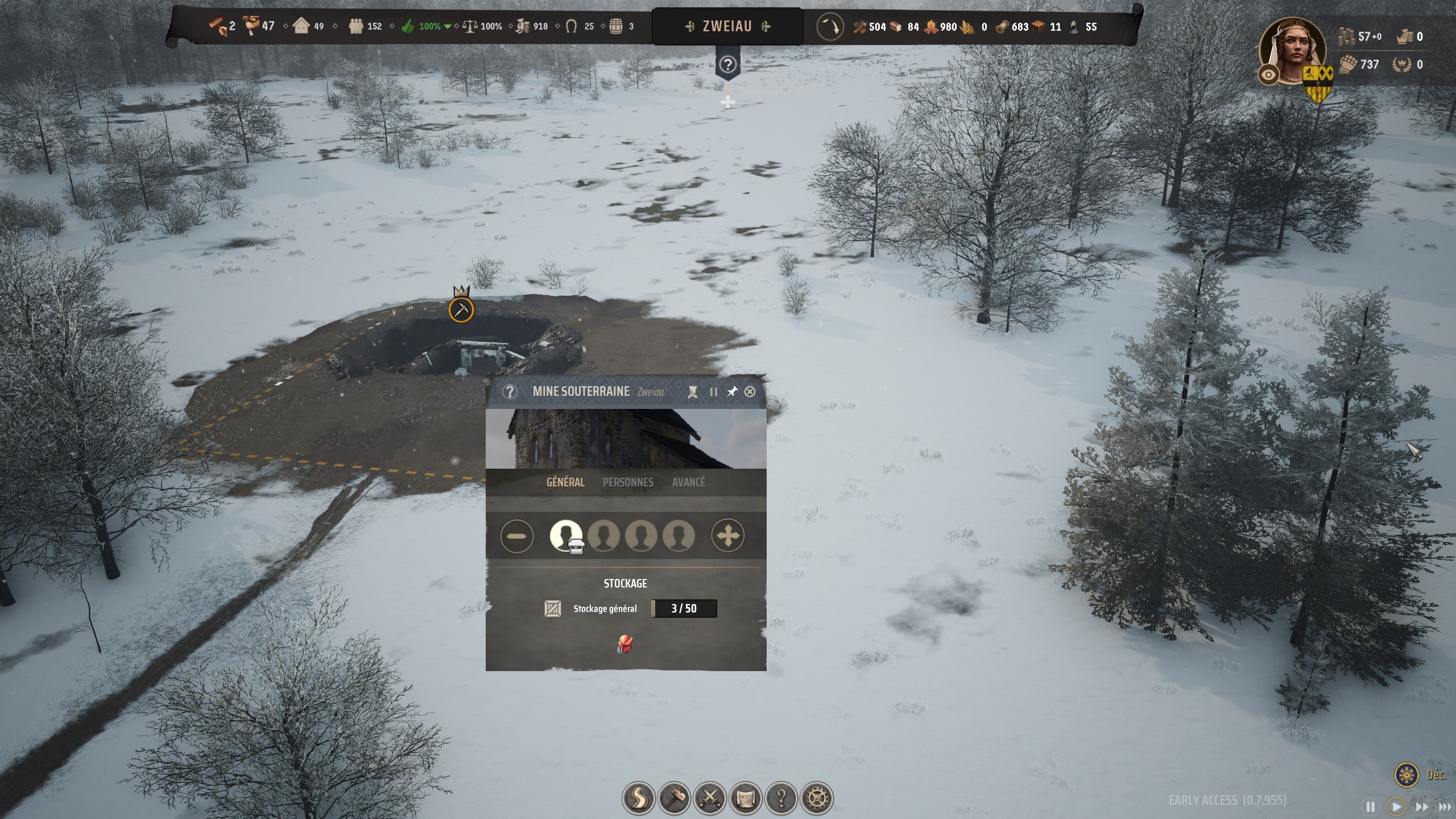Screen dimensions: 1456x819
Task: Close the Mine Souterraine panel
Action: click(750, 391)
